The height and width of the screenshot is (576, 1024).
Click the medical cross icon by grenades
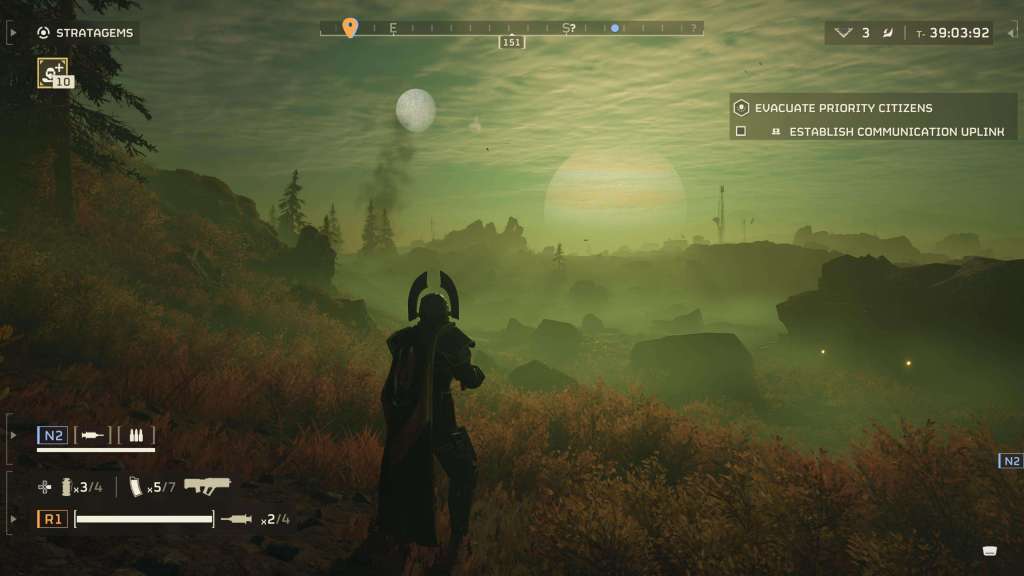45,487
